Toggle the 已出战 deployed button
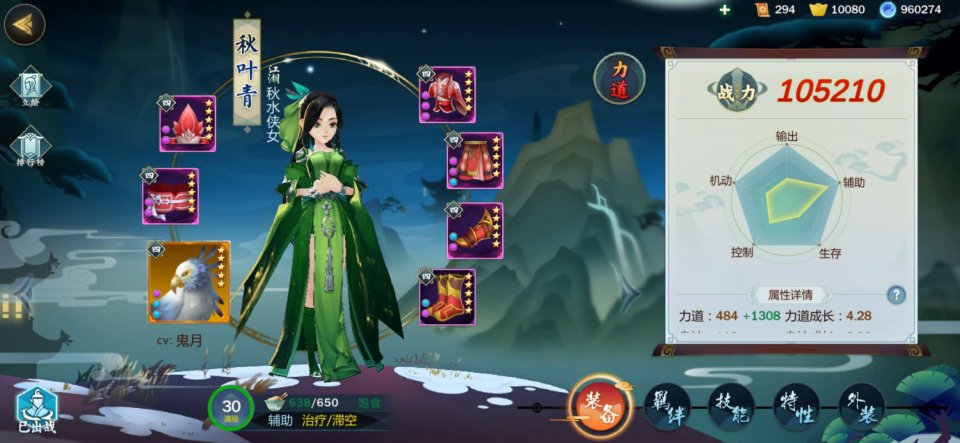960x443 pixels. [x=38, y=410]
